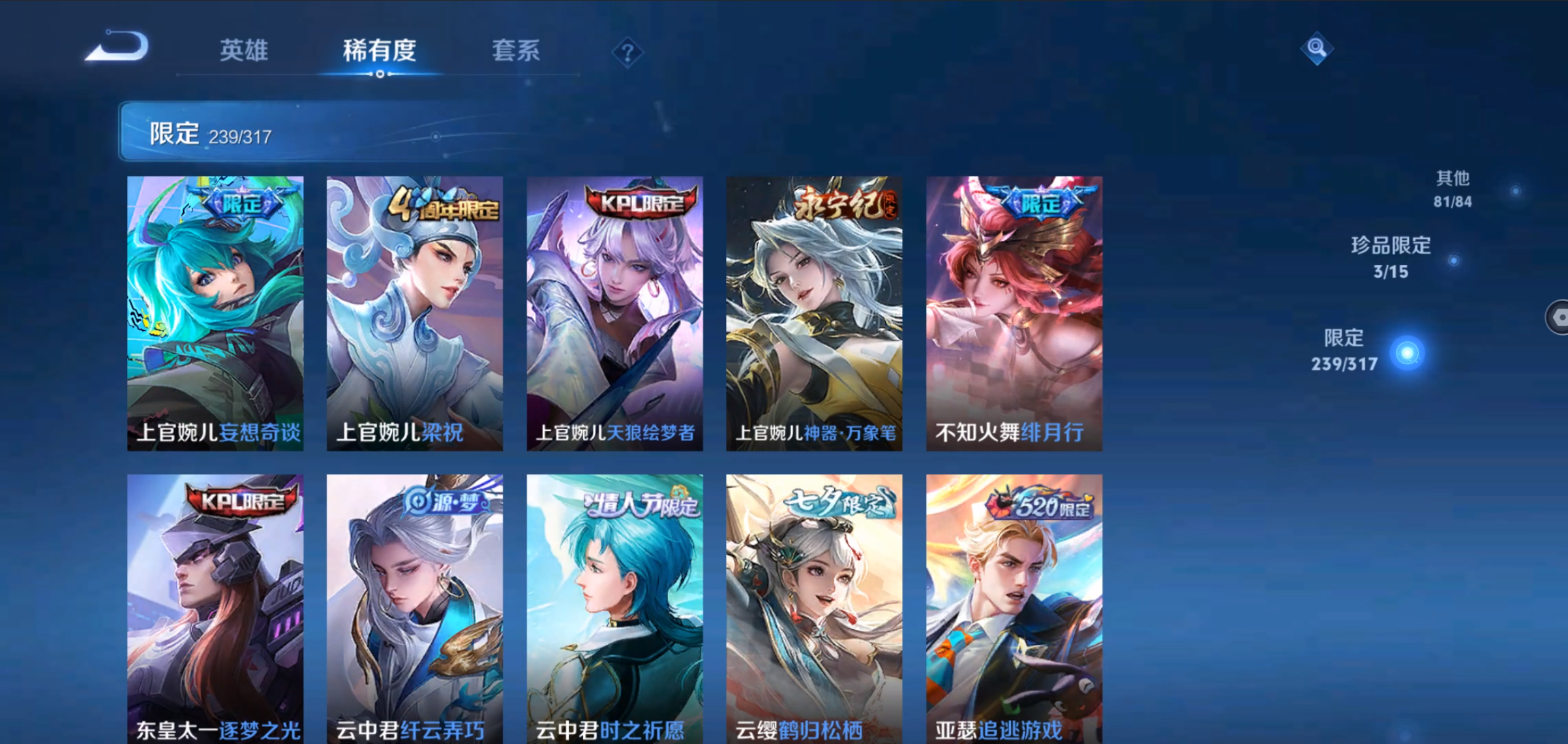This screenshot has width=1568, height=744.
Task: Go back with the return arrow
Action: click(118, 47)
